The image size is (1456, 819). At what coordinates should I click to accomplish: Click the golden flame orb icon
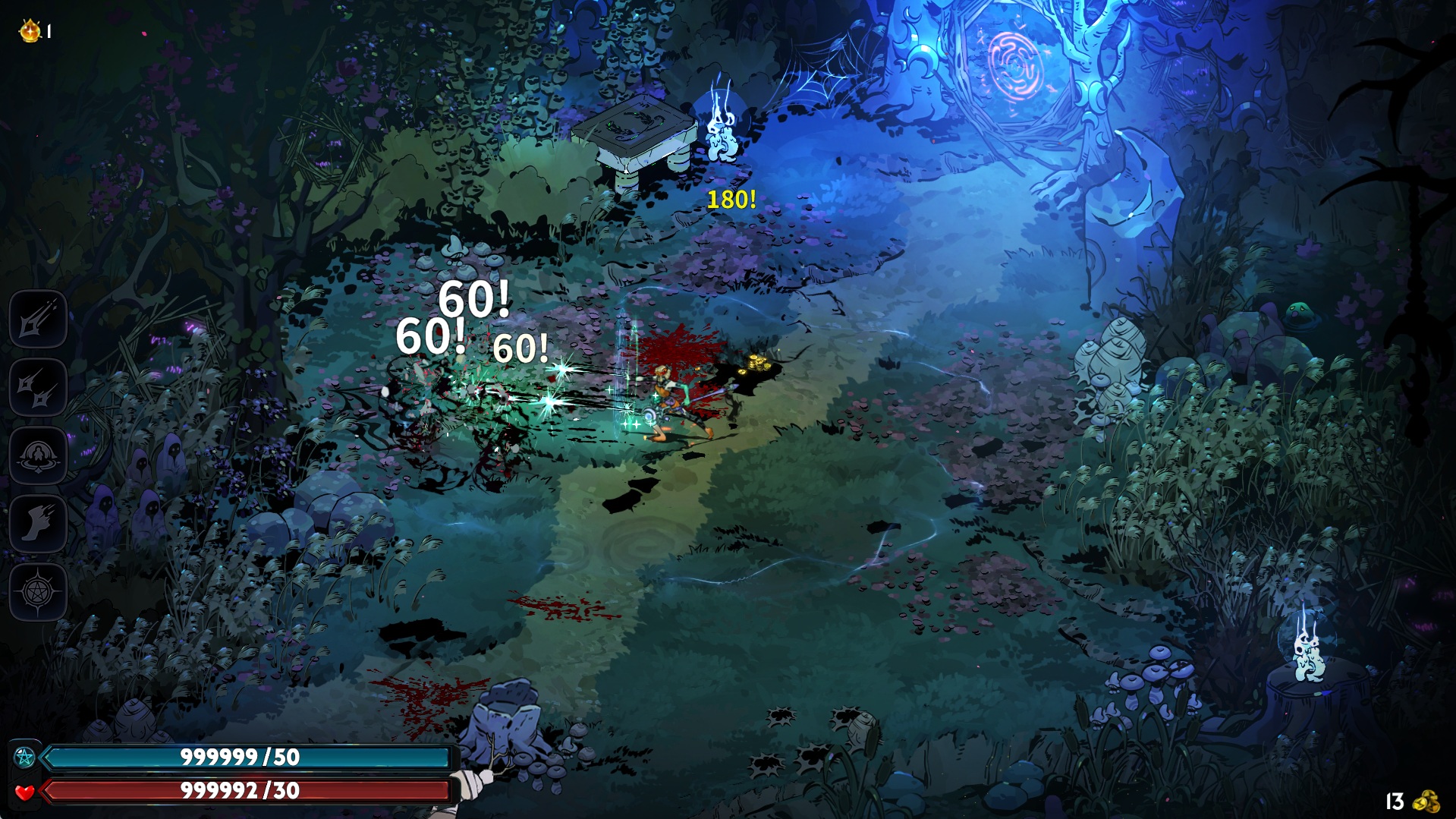tap(30, 31)
